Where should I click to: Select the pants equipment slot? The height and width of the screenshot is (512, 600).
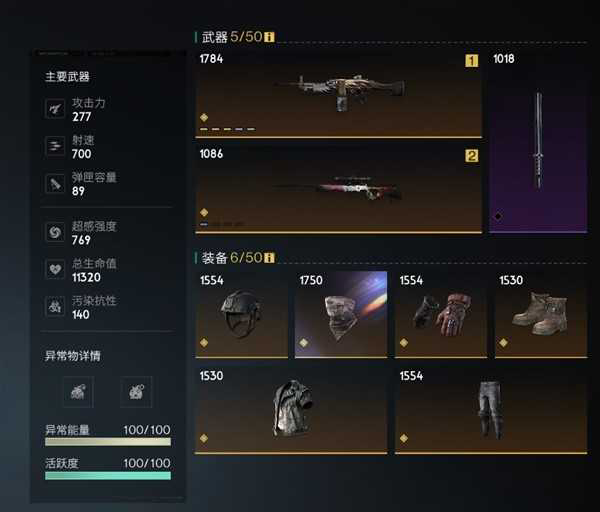491,410
